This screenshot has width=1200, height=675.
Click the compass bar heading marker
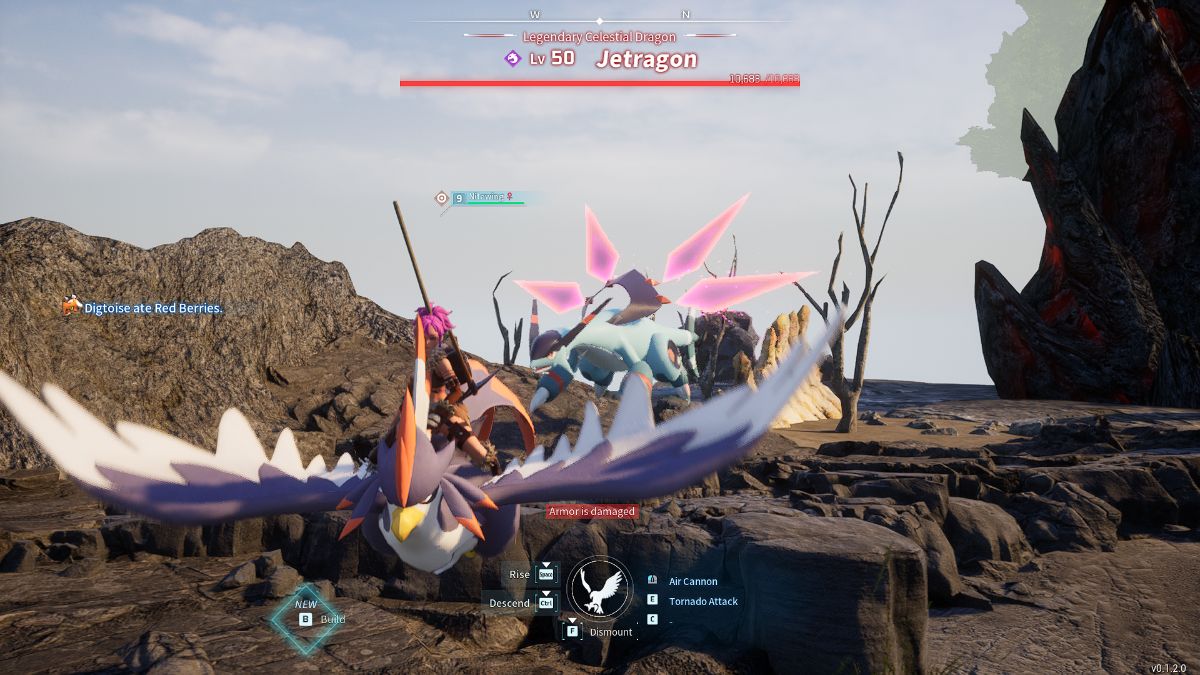600,20
